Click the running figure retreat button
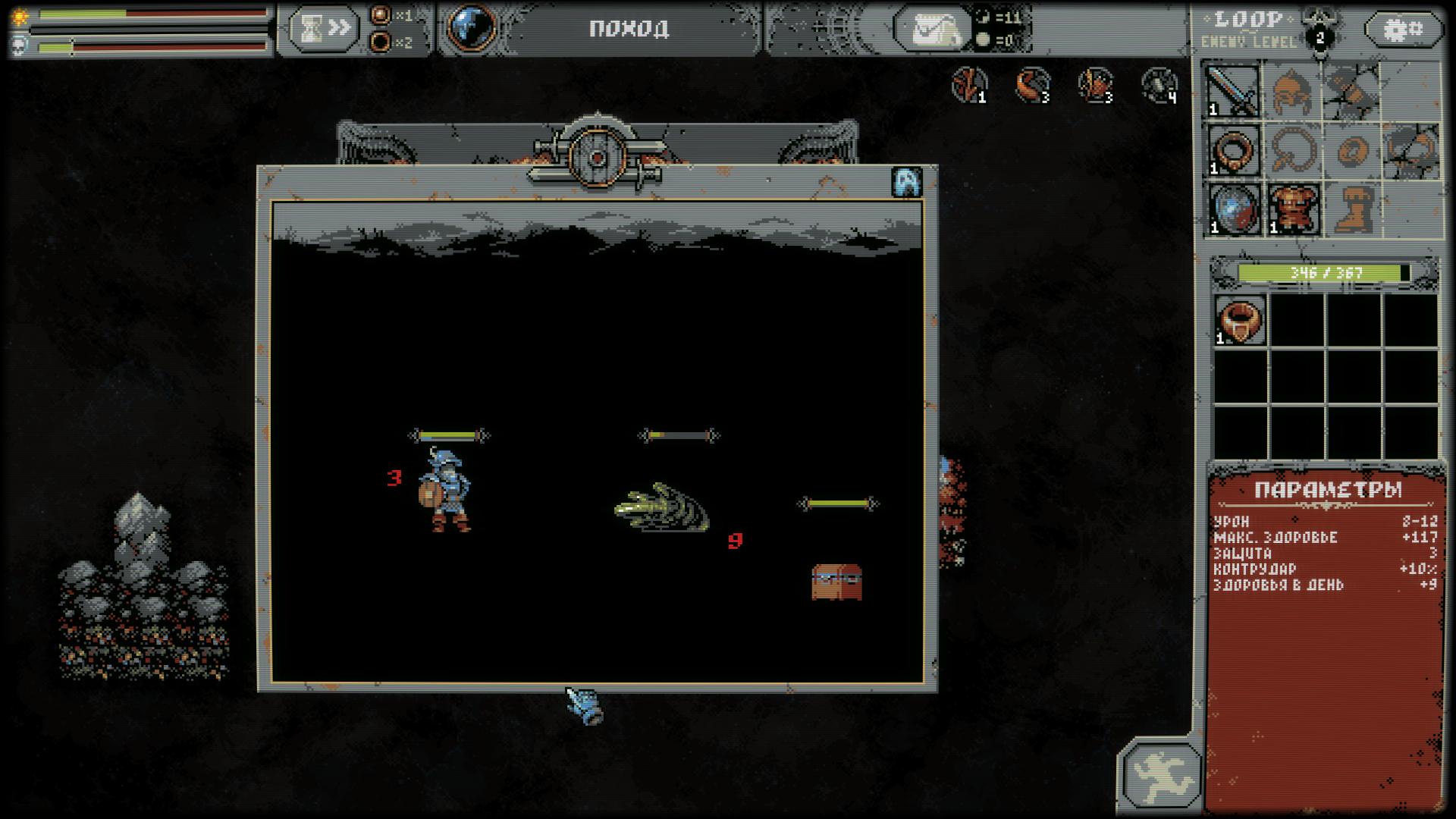Viewport: 1456px width, 819px height. [1161, 774]
